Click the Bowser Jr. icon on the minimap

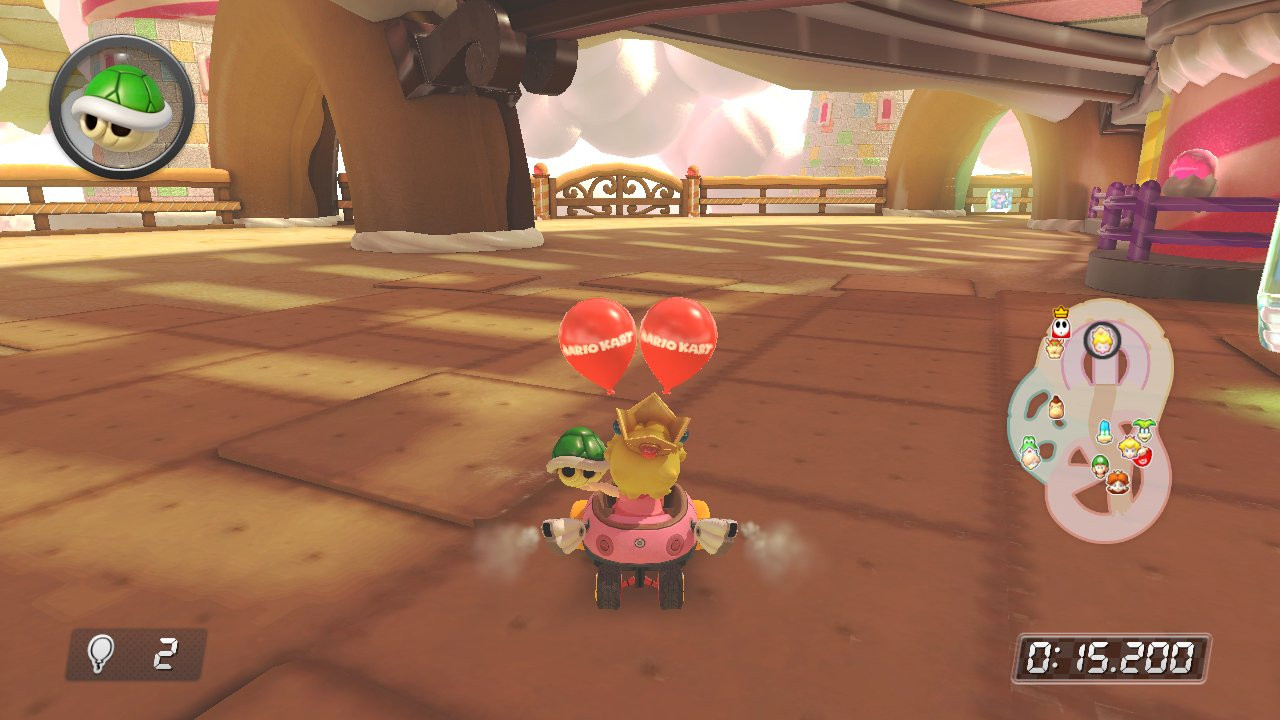[x=1054, y=348]
